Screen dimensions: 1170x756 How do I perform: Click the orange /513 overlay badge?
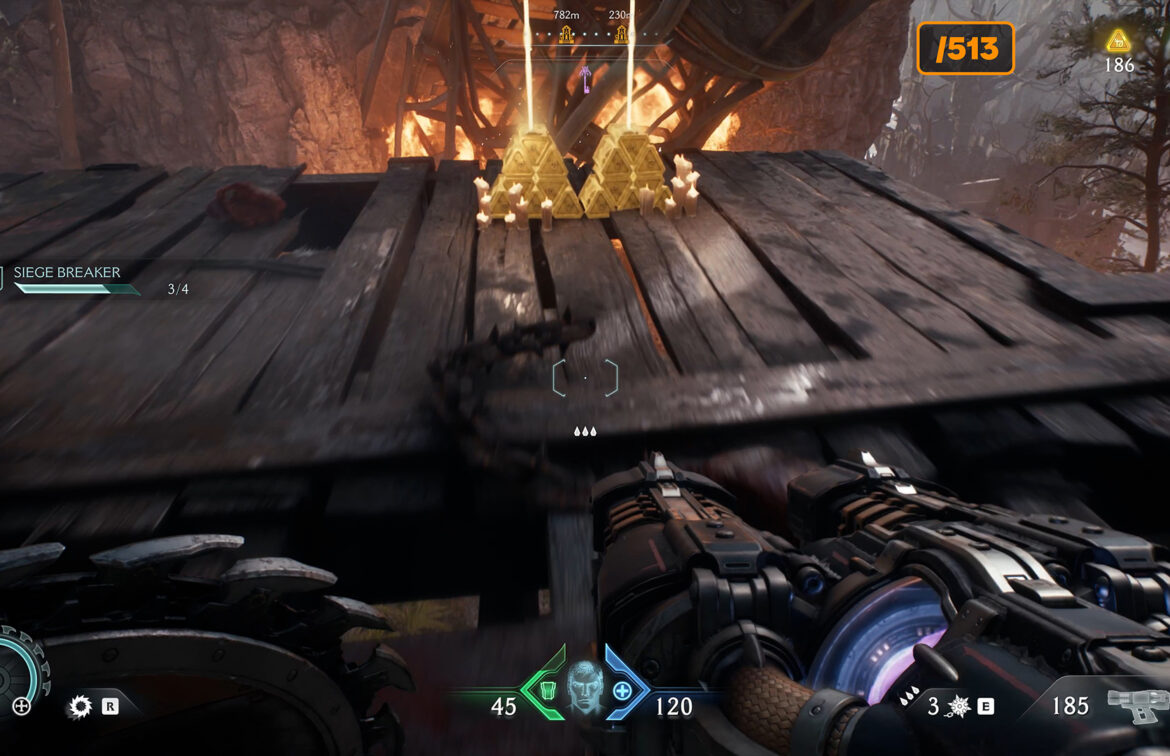[x=965, y=49]
